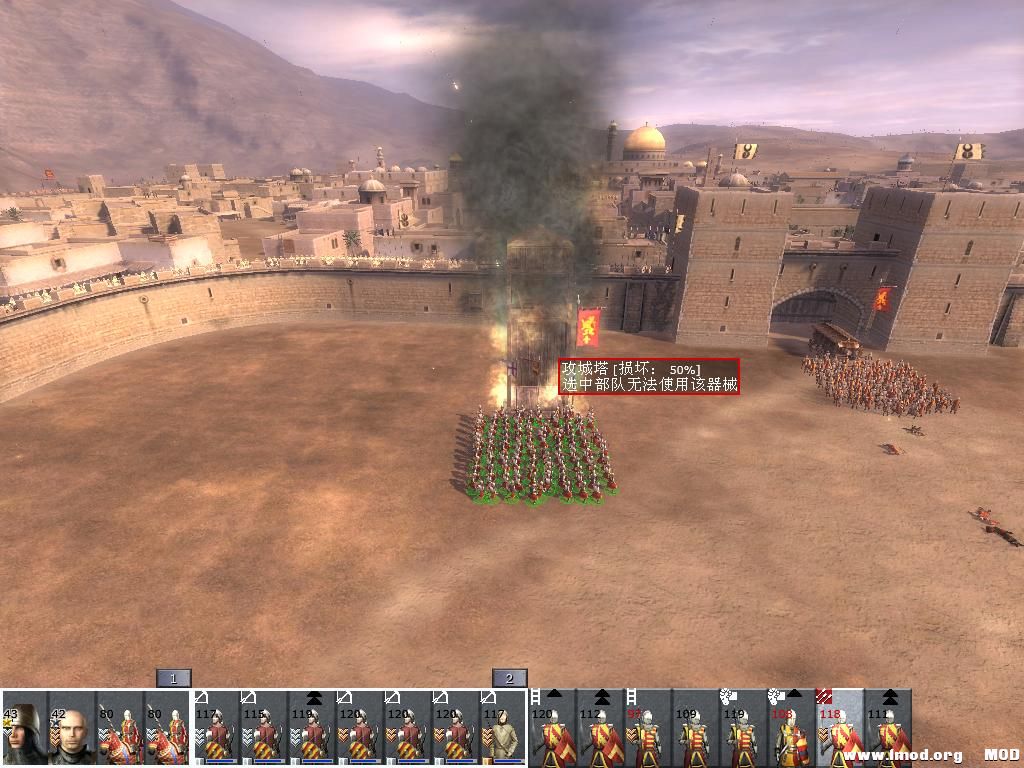Select the archer unit card with 115 soldiers
The image size is (1024, 768).
(264, 728)
